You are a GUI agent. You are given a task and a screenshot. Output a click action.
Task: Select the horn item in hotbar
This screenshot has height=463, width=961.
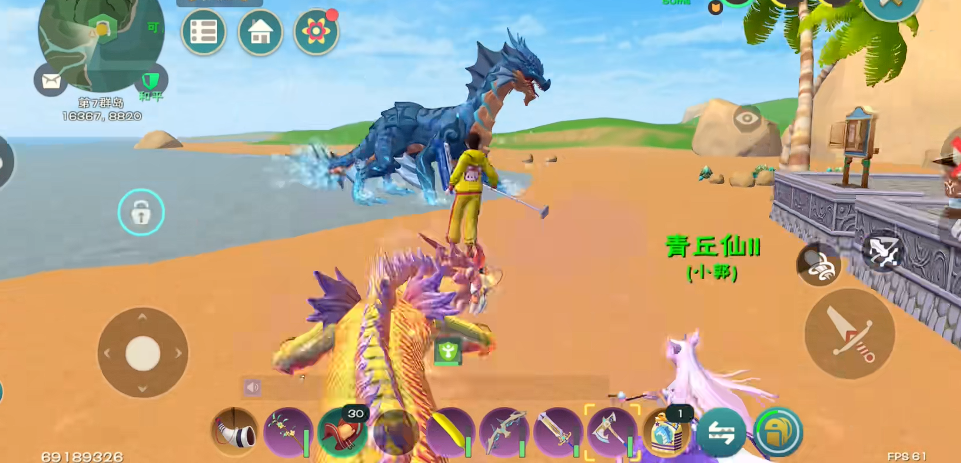pyautogui.click(x=234, y=432)
